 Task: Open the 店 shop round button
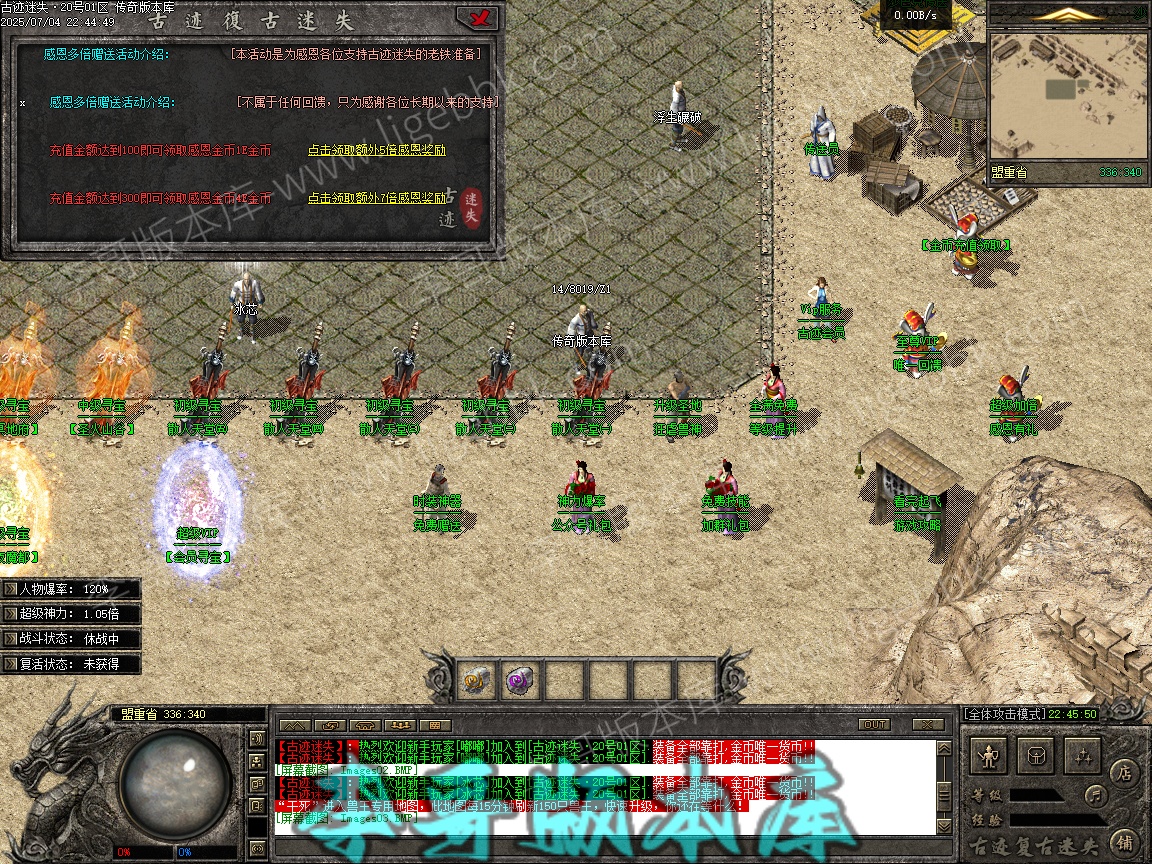[x=1122, y=771]
